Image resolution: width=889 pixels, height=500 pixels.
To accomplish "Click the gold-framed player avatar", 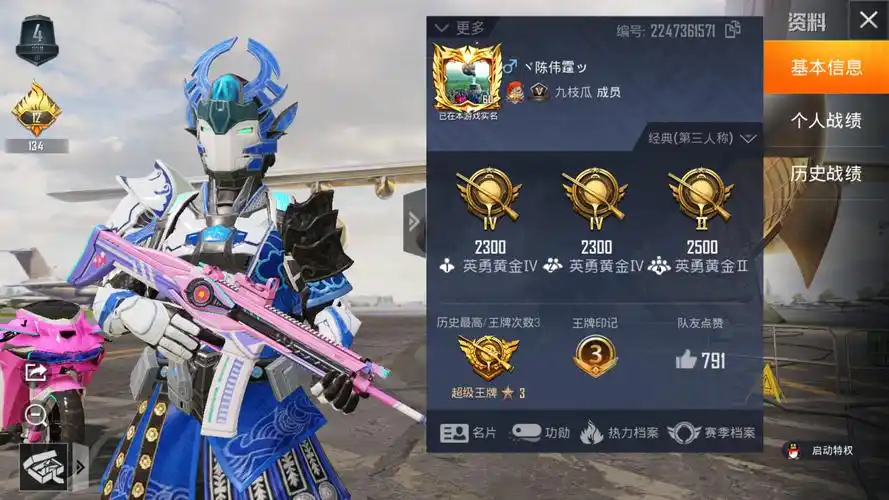I will 467,77.
